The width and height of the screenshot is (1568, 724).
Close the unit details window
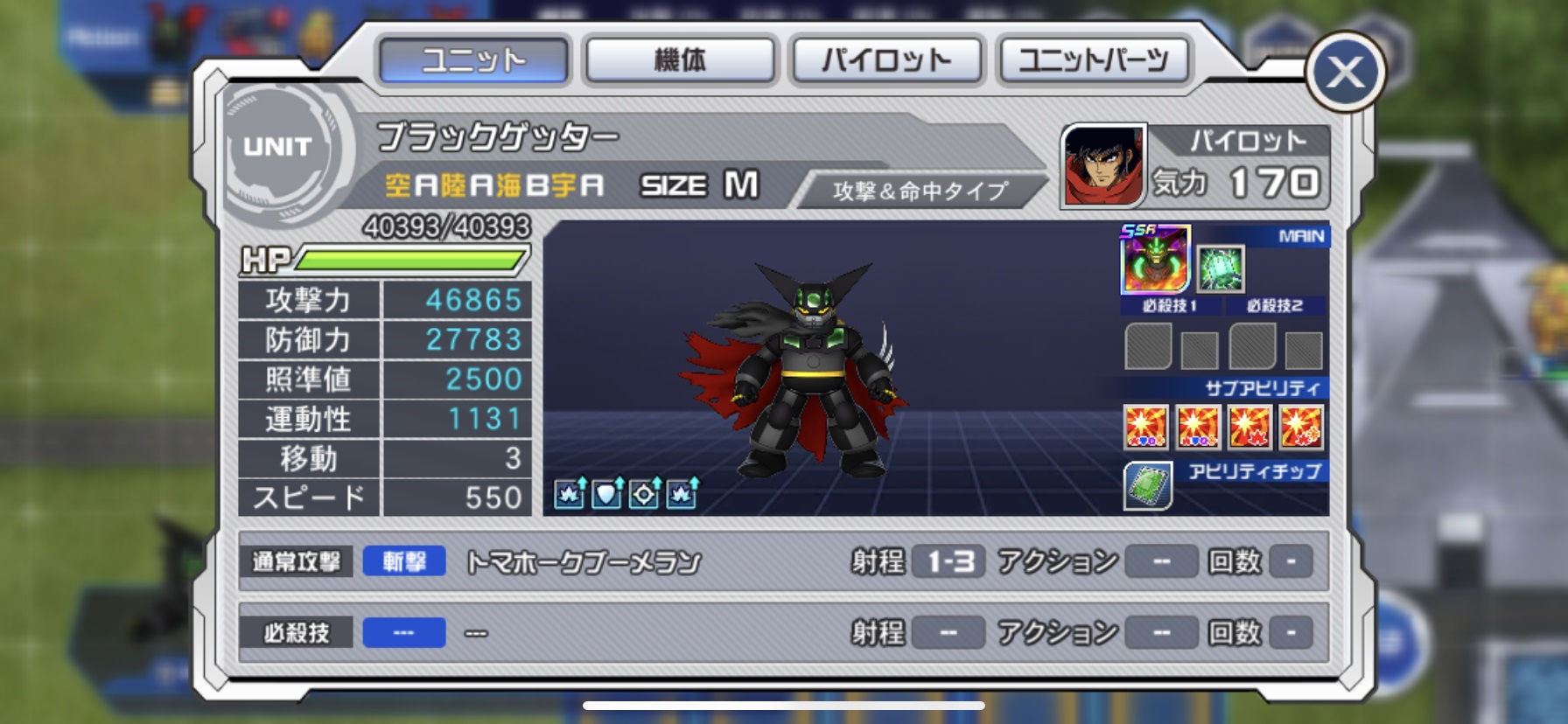click(1345, 73)
